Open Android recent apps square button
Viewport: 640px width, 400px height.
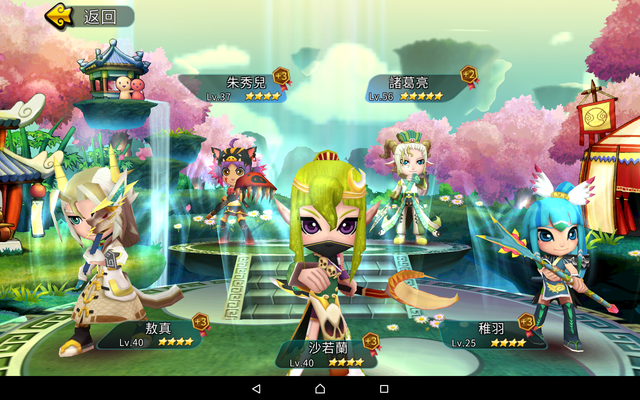(x=384, y=388)
